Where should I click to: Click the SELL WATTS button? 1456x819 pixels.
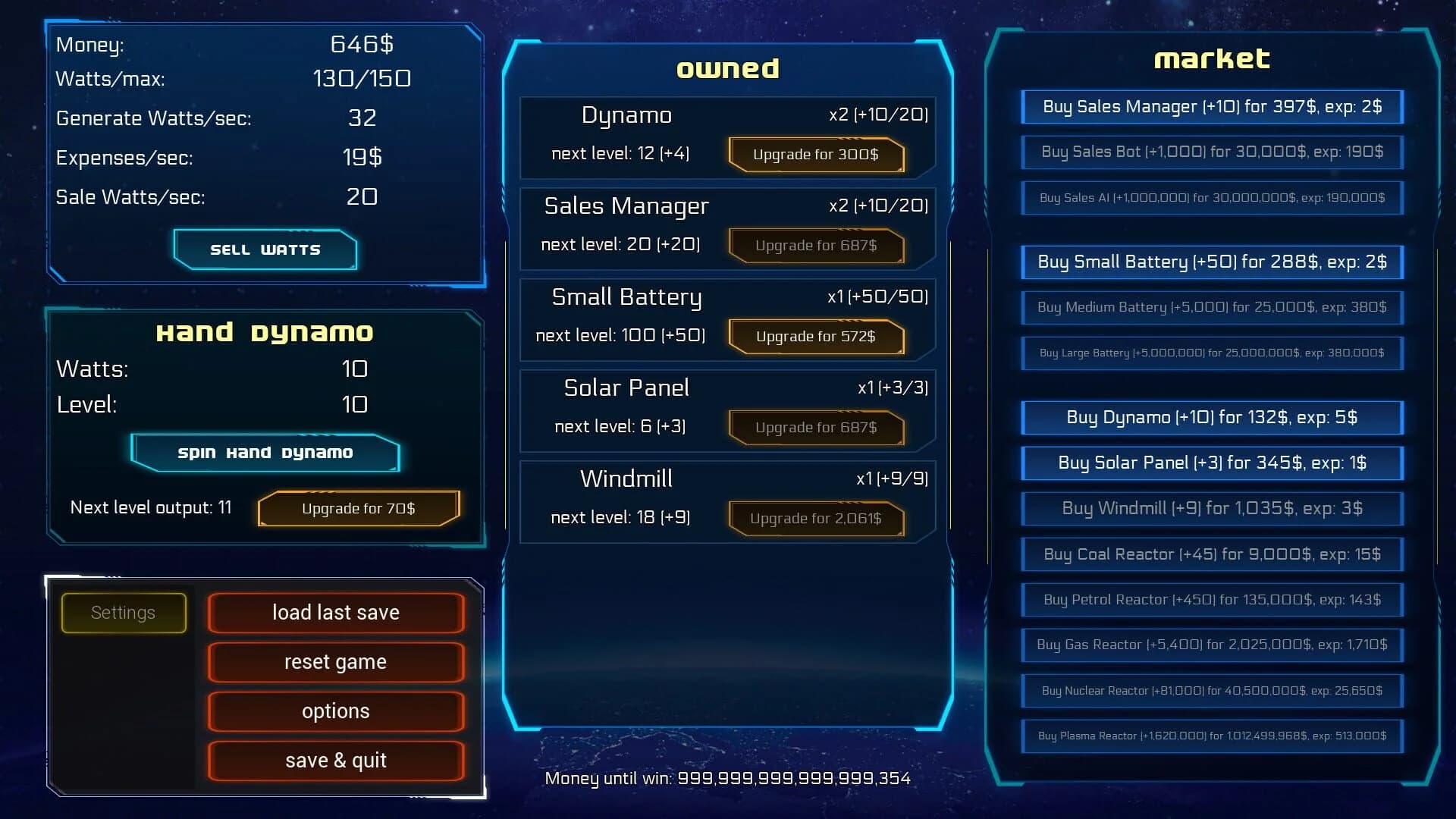tap(265, 249)
